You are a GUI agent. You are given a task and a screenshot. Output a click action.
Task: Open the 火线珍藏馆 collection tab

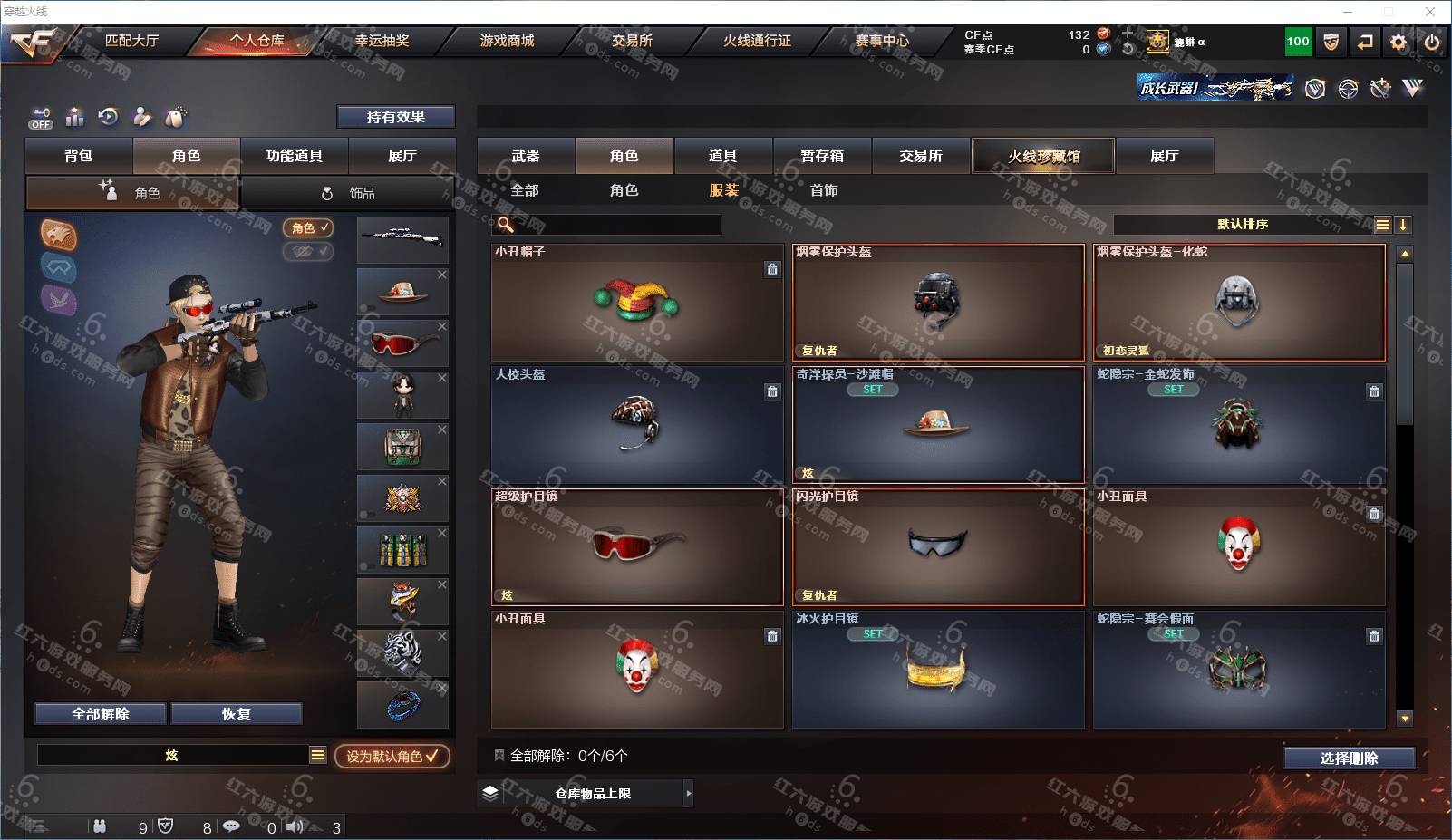point(1043,156)
